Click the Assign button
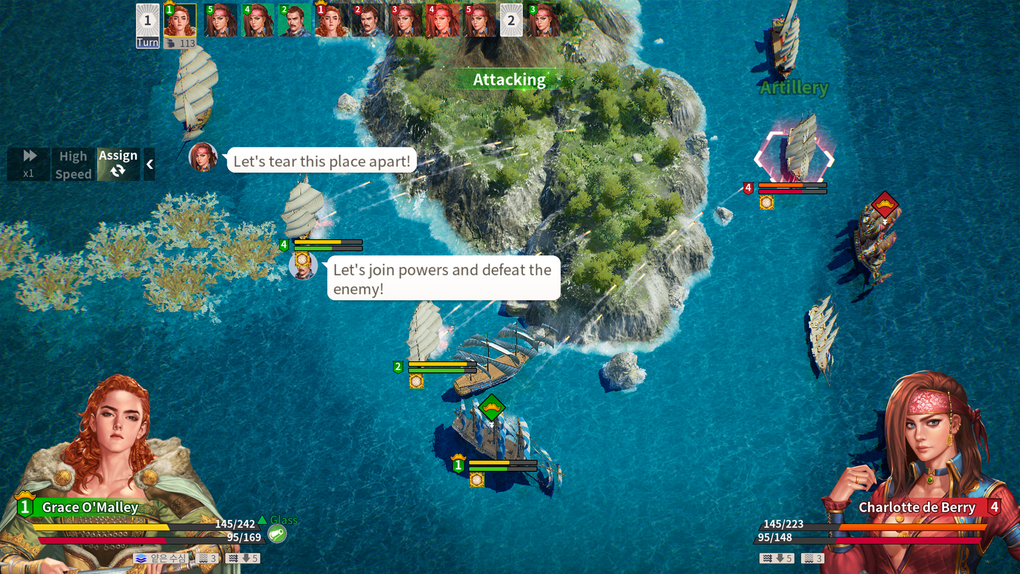1020x574 pixels. [x=118, y=164]
